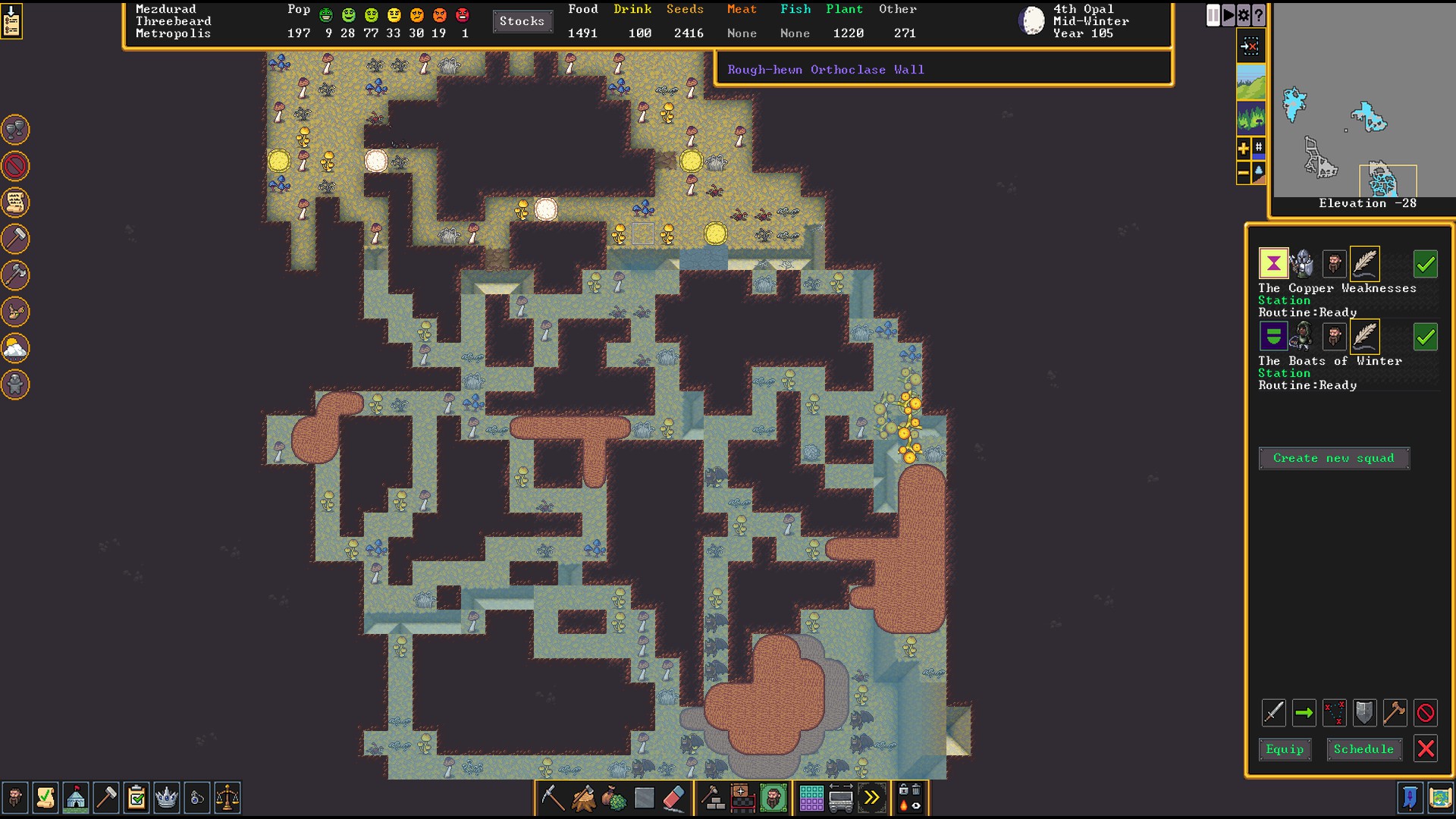
Task: Toggle The Boats of Winter squad checkmark
Action: pos(1426,337)
